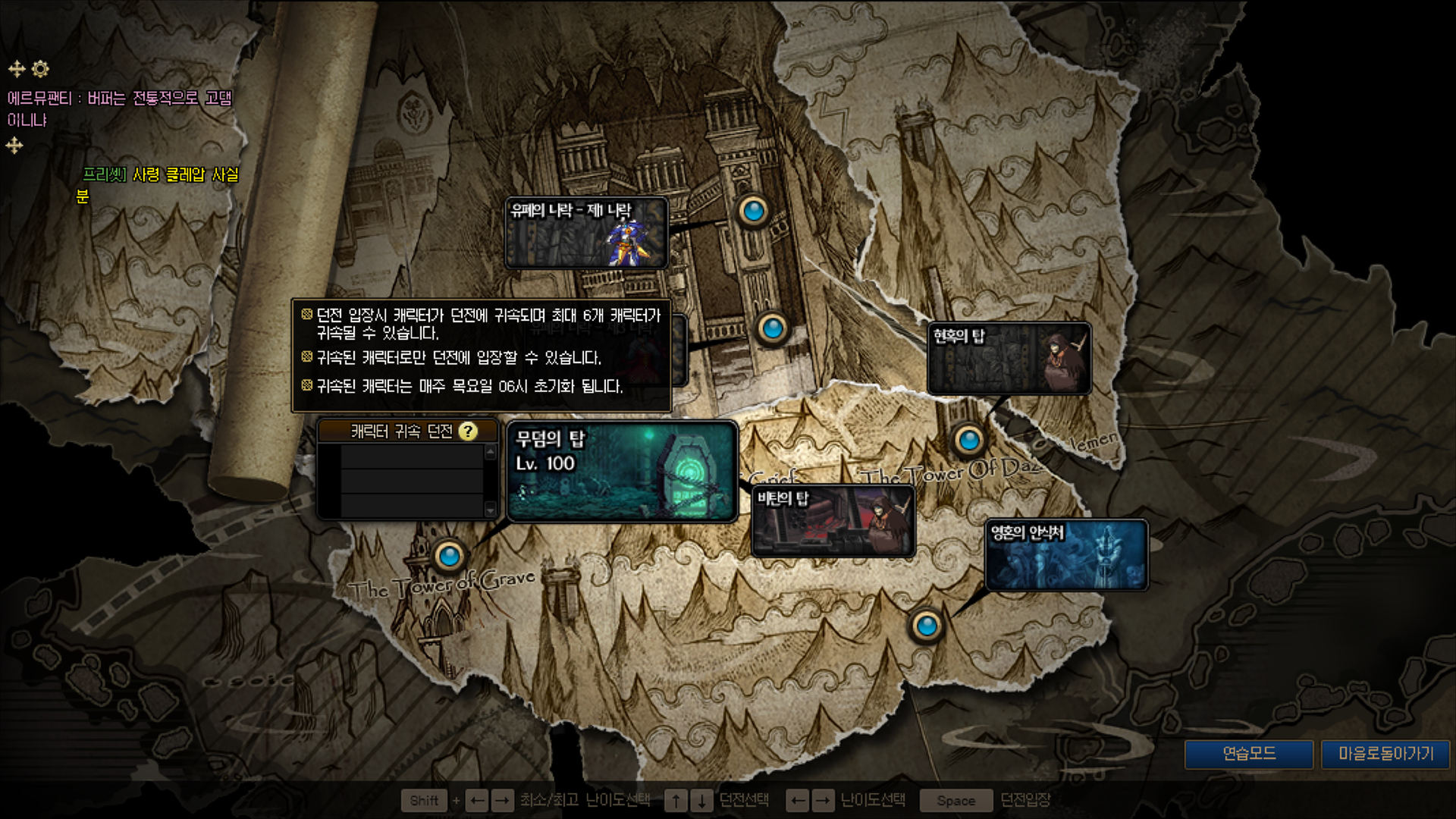Select the 무덤의 탑 Lv. 100 dungeon card

pyautogui.click(x=622, y=472)
